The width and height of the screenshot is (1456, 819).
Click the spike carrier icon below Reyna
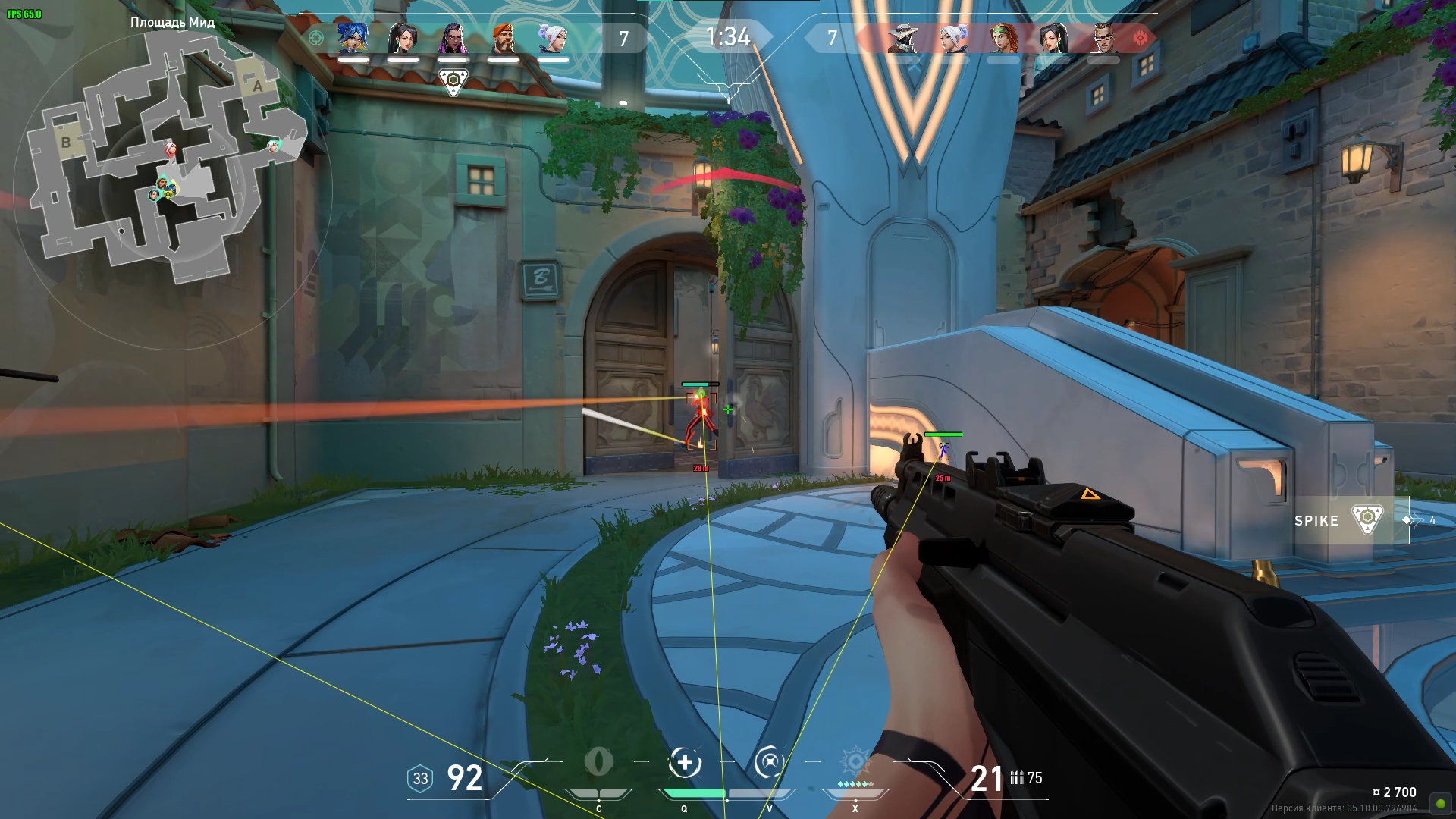coord(453,81)
